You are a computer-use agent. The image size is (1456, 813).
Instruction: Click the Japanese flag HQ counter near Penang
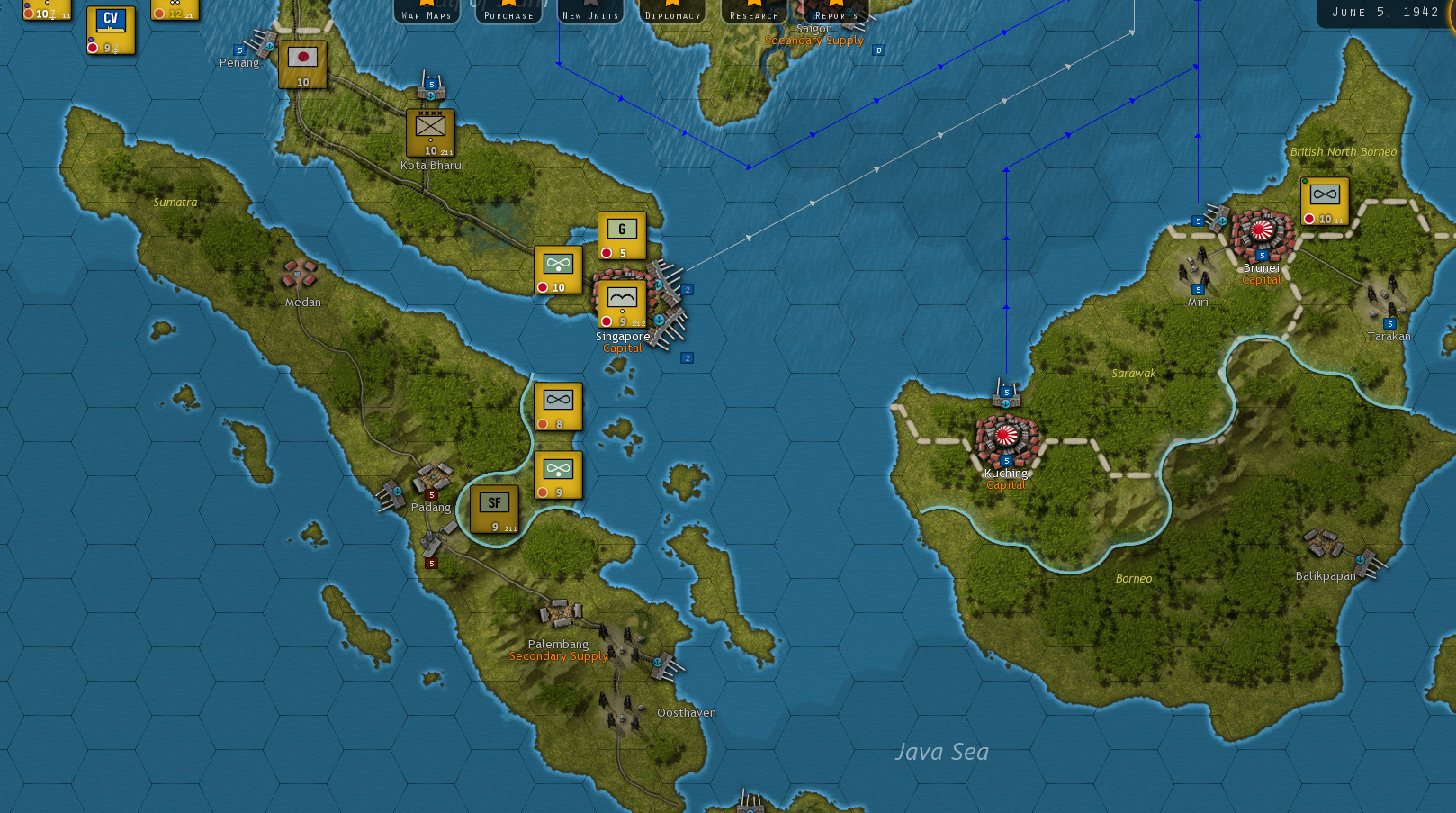click(x=301, y=66)
